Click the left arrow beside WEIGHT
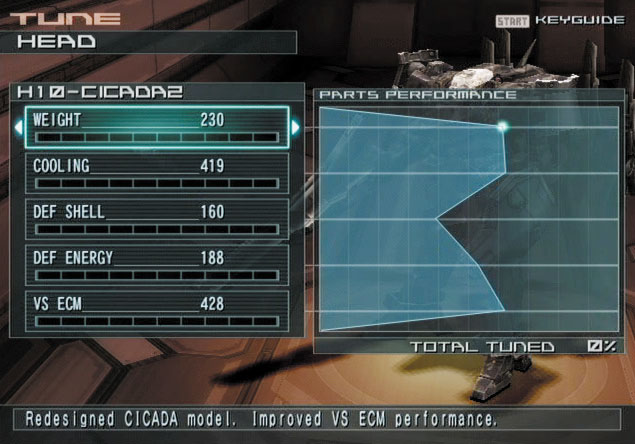 (18, 128)
